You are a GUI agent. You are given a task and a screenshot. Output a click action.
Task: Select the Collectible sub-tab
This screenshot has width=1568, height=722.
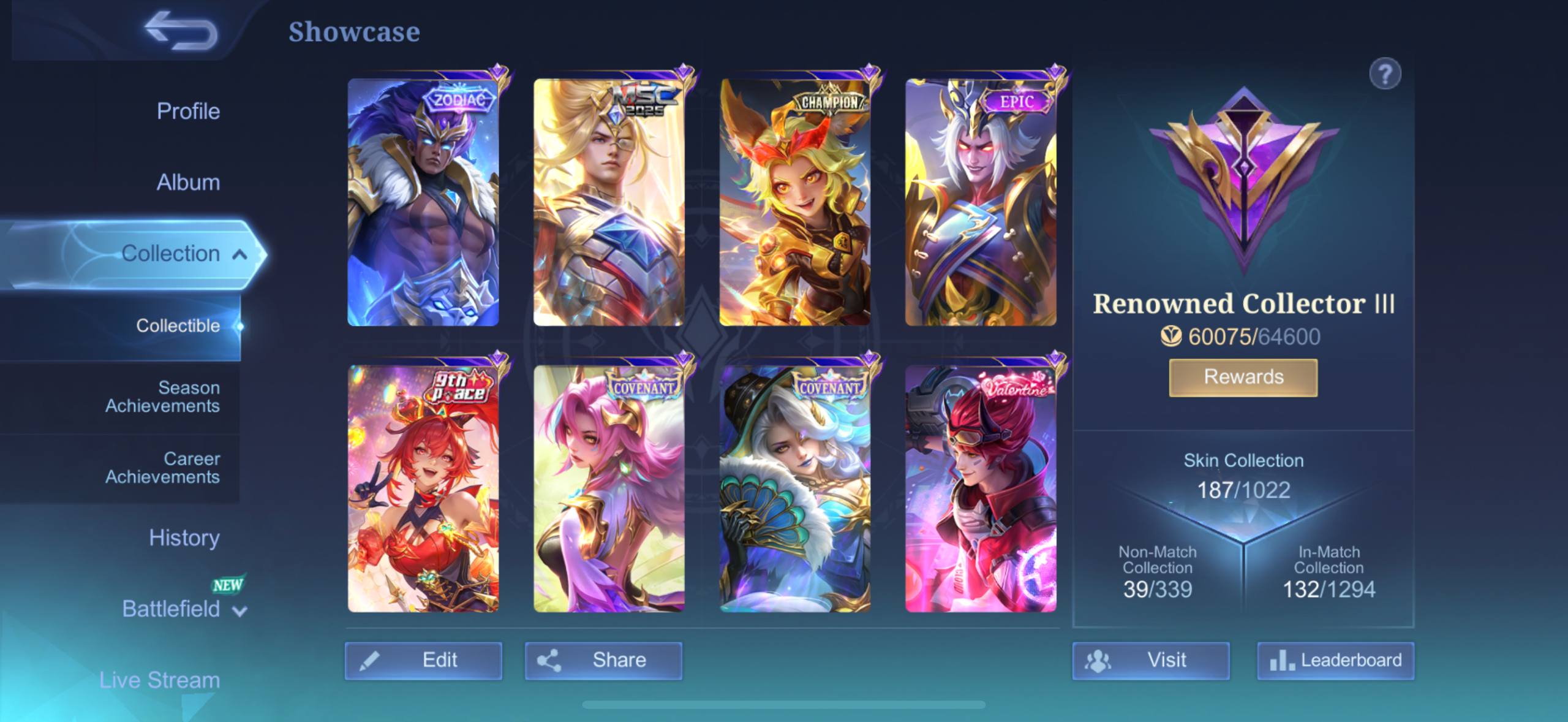tap(178, 326)
